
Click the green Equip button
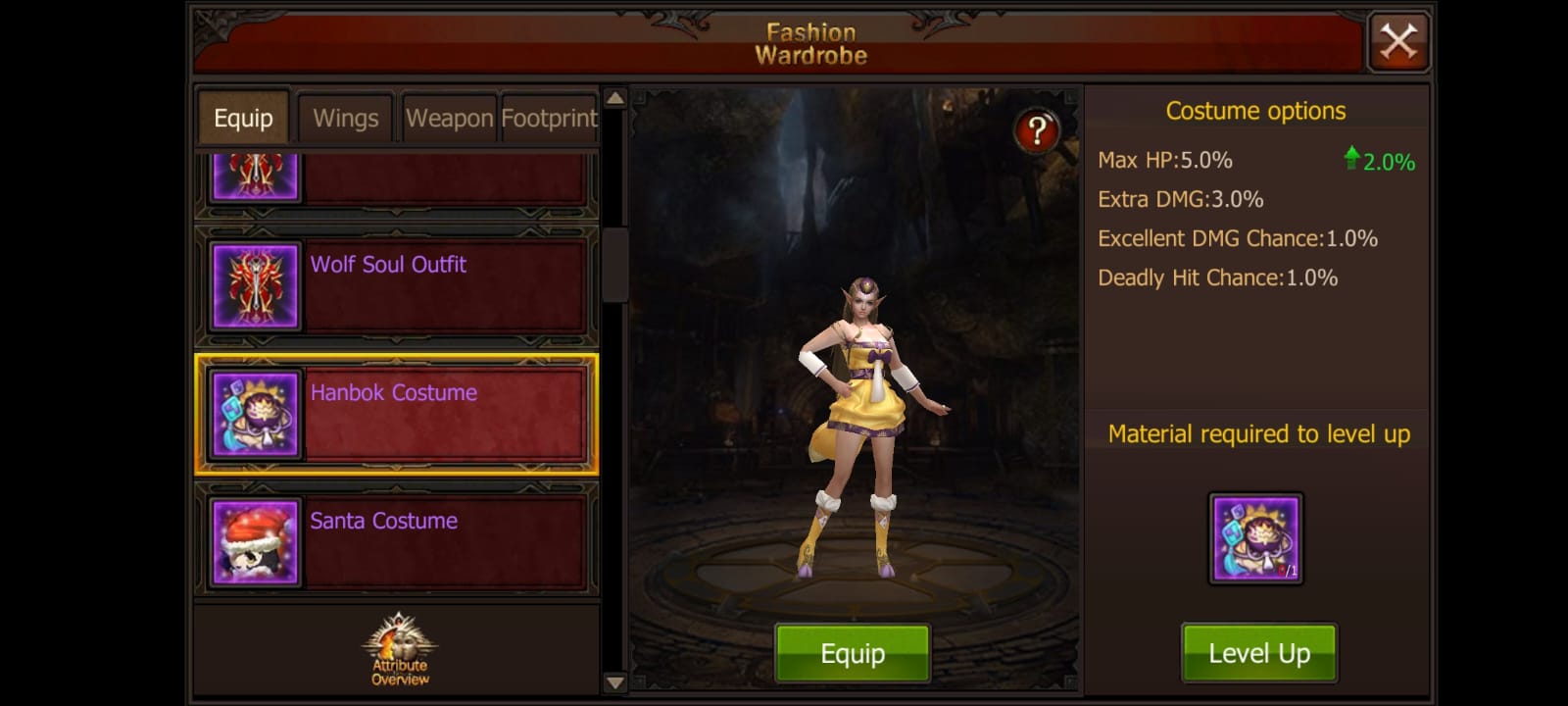tap(852, 653)
